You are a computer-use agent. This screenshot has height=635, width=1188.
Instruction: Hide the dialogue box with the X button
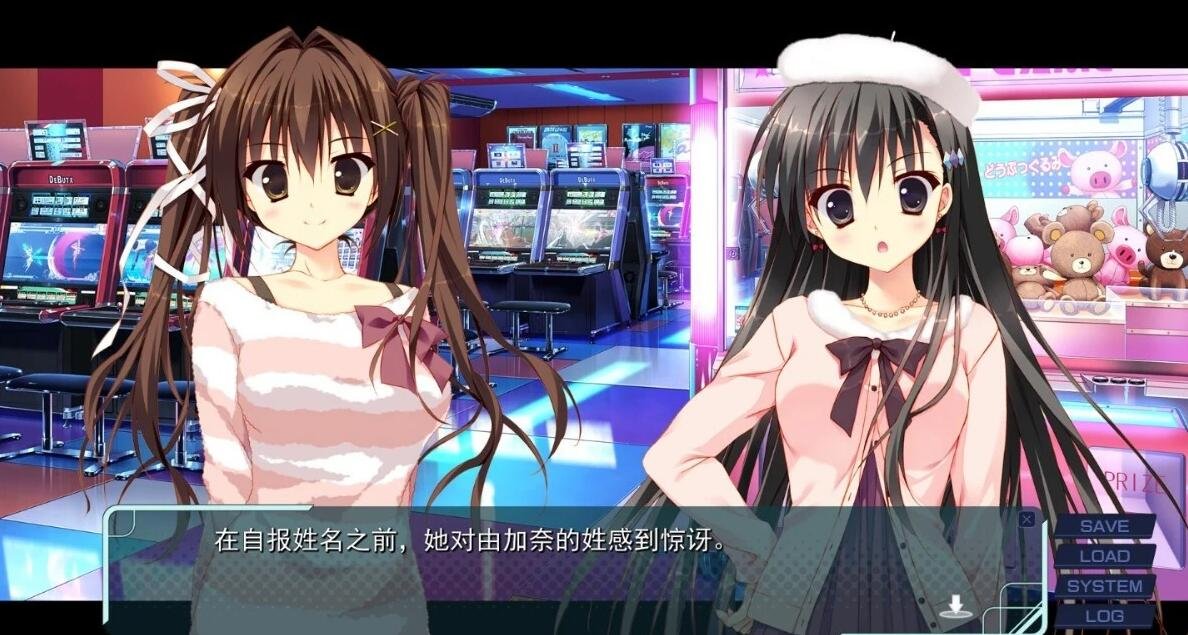tap(1026, 519)
